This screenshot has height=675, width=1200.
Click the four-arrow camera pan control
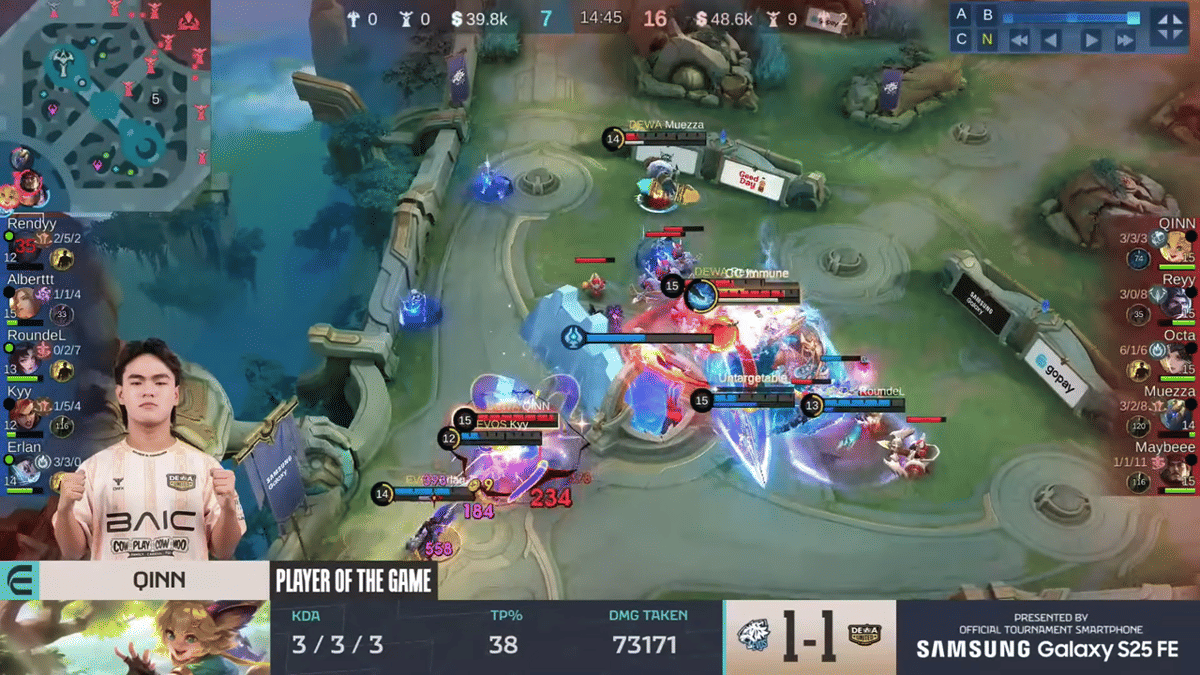(1169, 27)
